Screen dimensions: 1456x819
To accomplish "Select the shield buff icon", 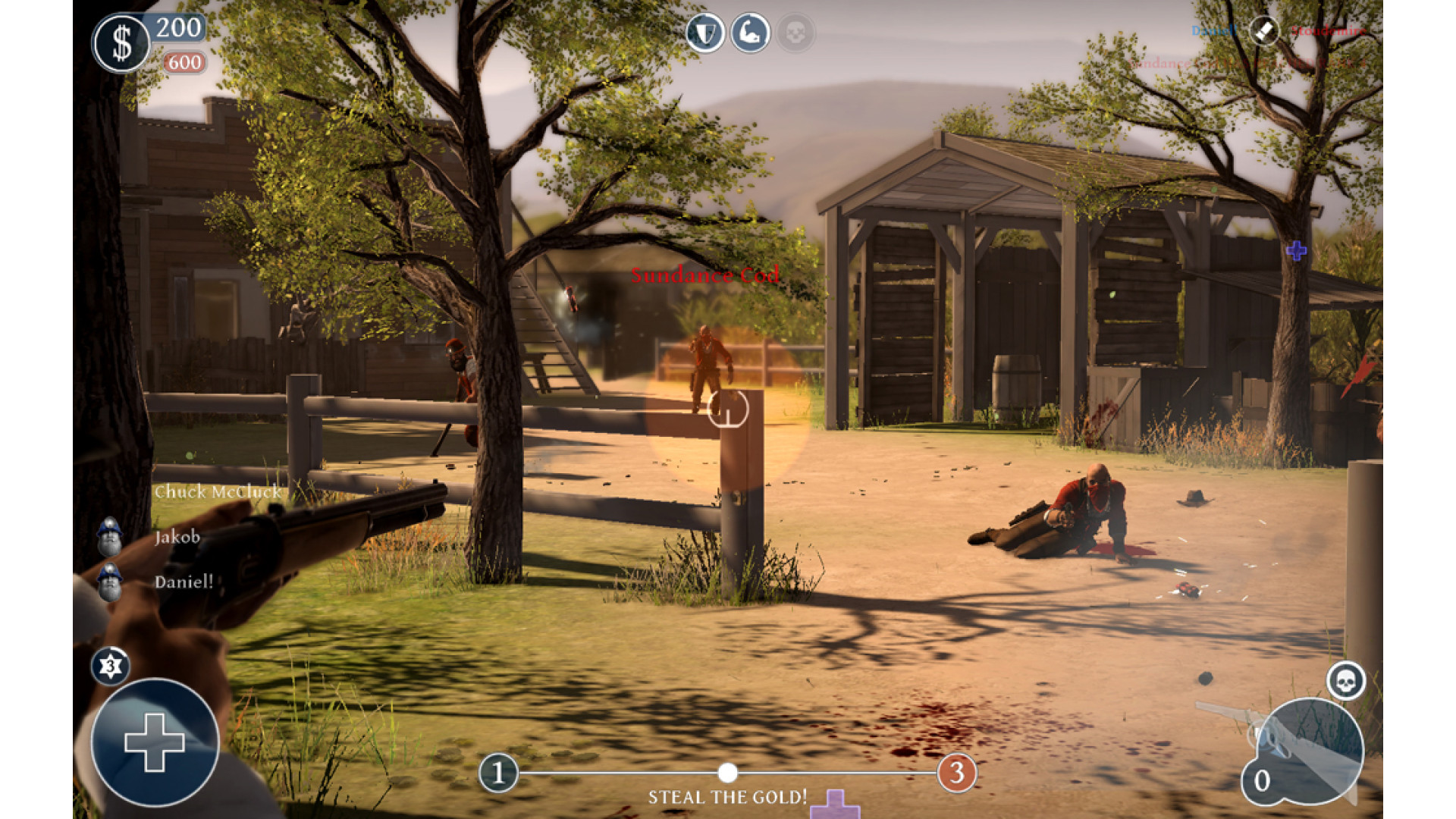I will tap(705, 33).
